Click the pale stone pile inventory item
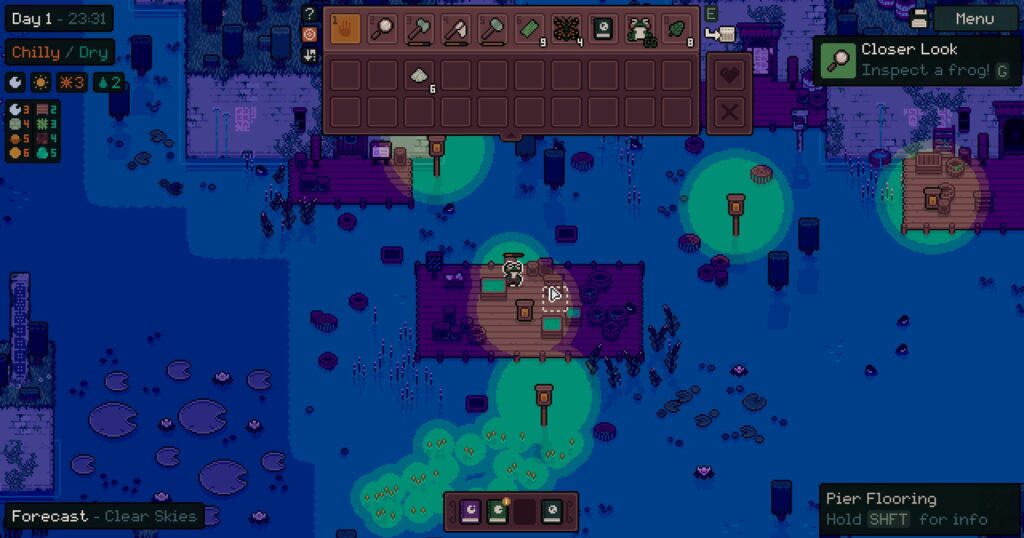 [x=419, y=75]
